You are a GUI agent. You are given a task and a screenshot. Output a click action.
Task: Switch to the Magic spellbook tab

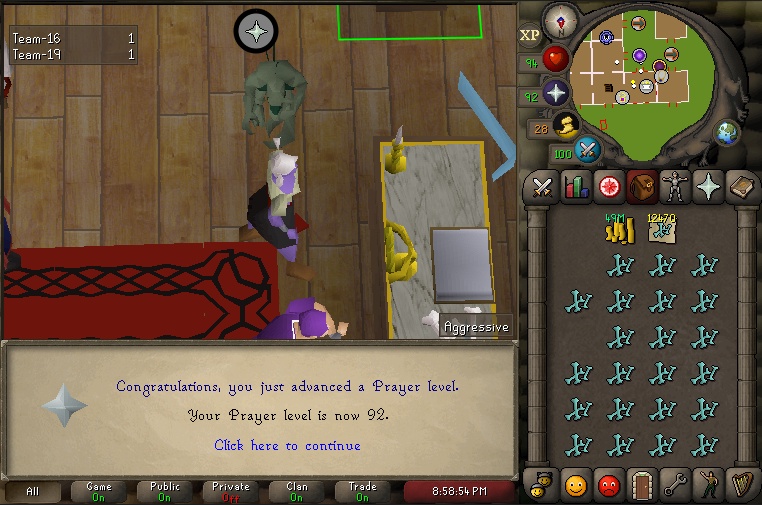(x=741, y=186)
